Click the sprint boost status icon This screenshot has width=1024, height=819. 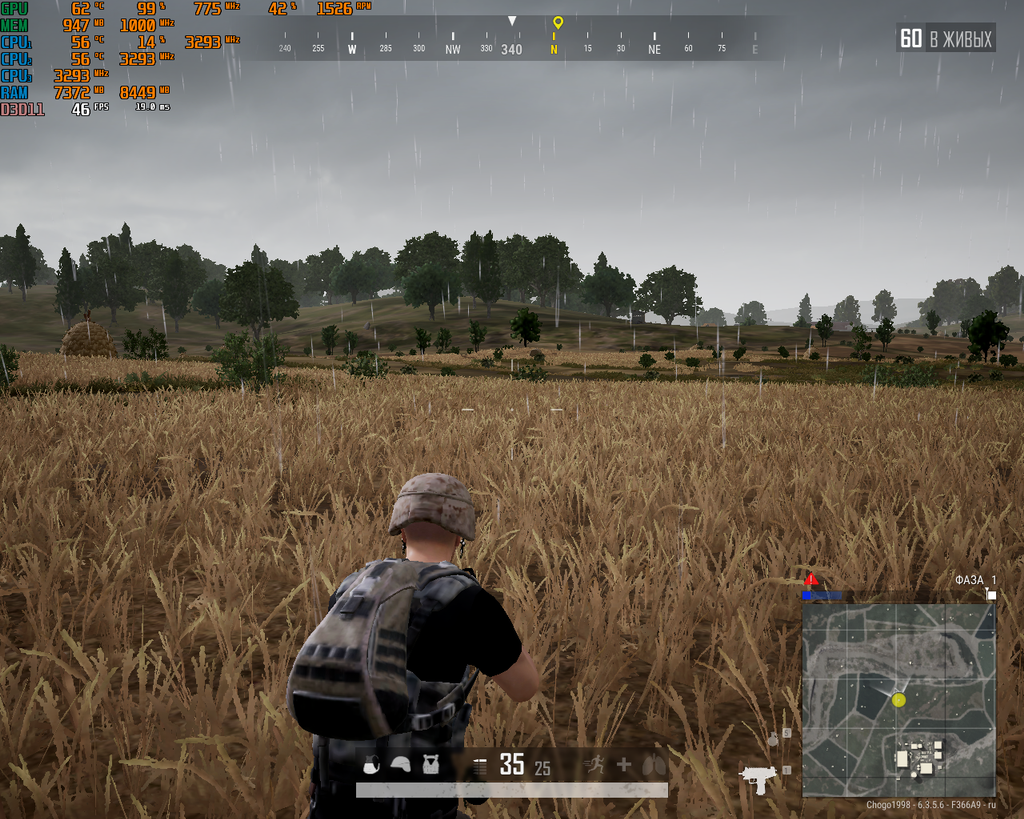(594, 765)
